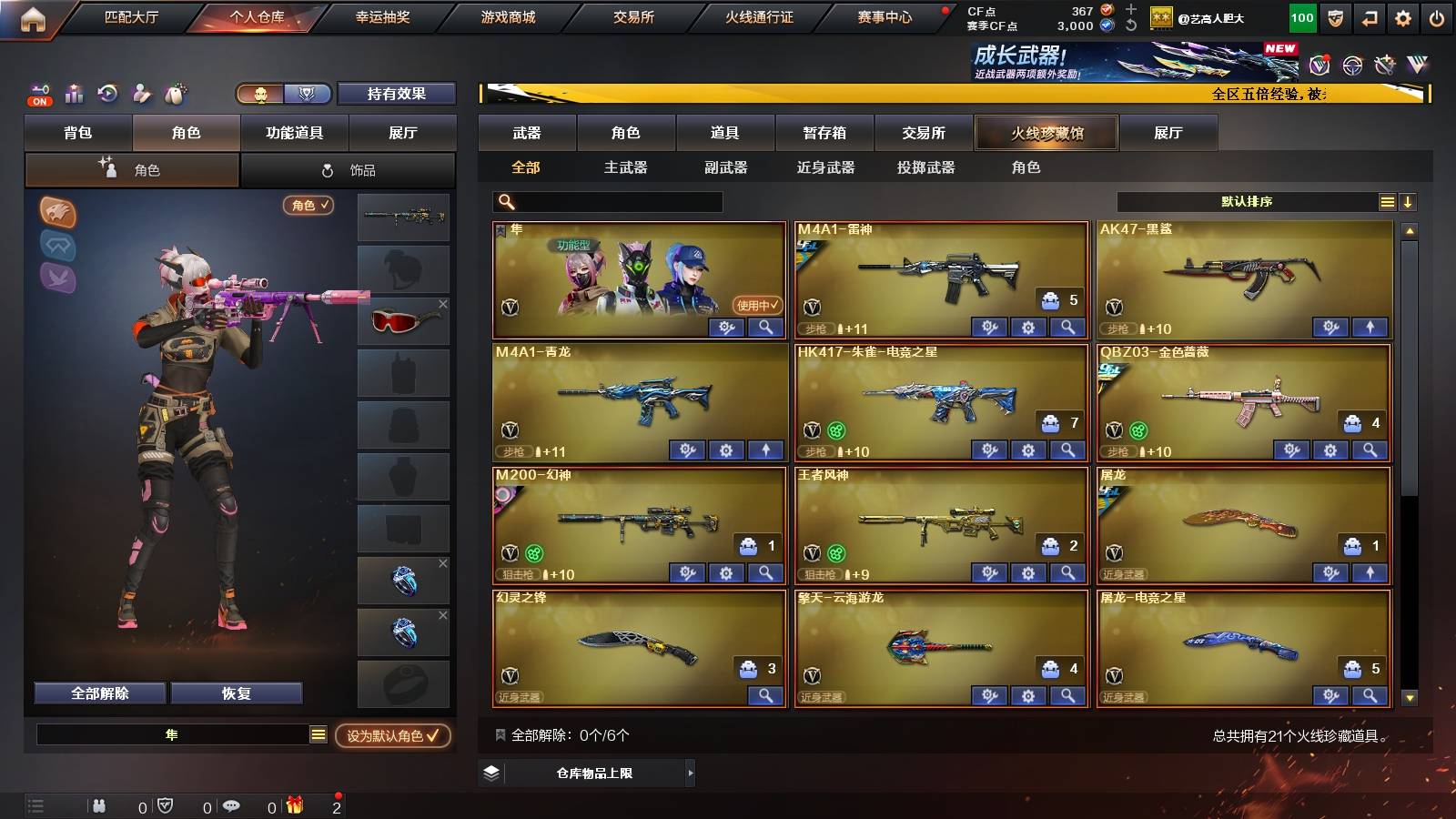This screenshot has width=1456, height=819.
Task: Click the magnifier inspect icon on M4A1-雷神 card
Action: pos(1067,328)
